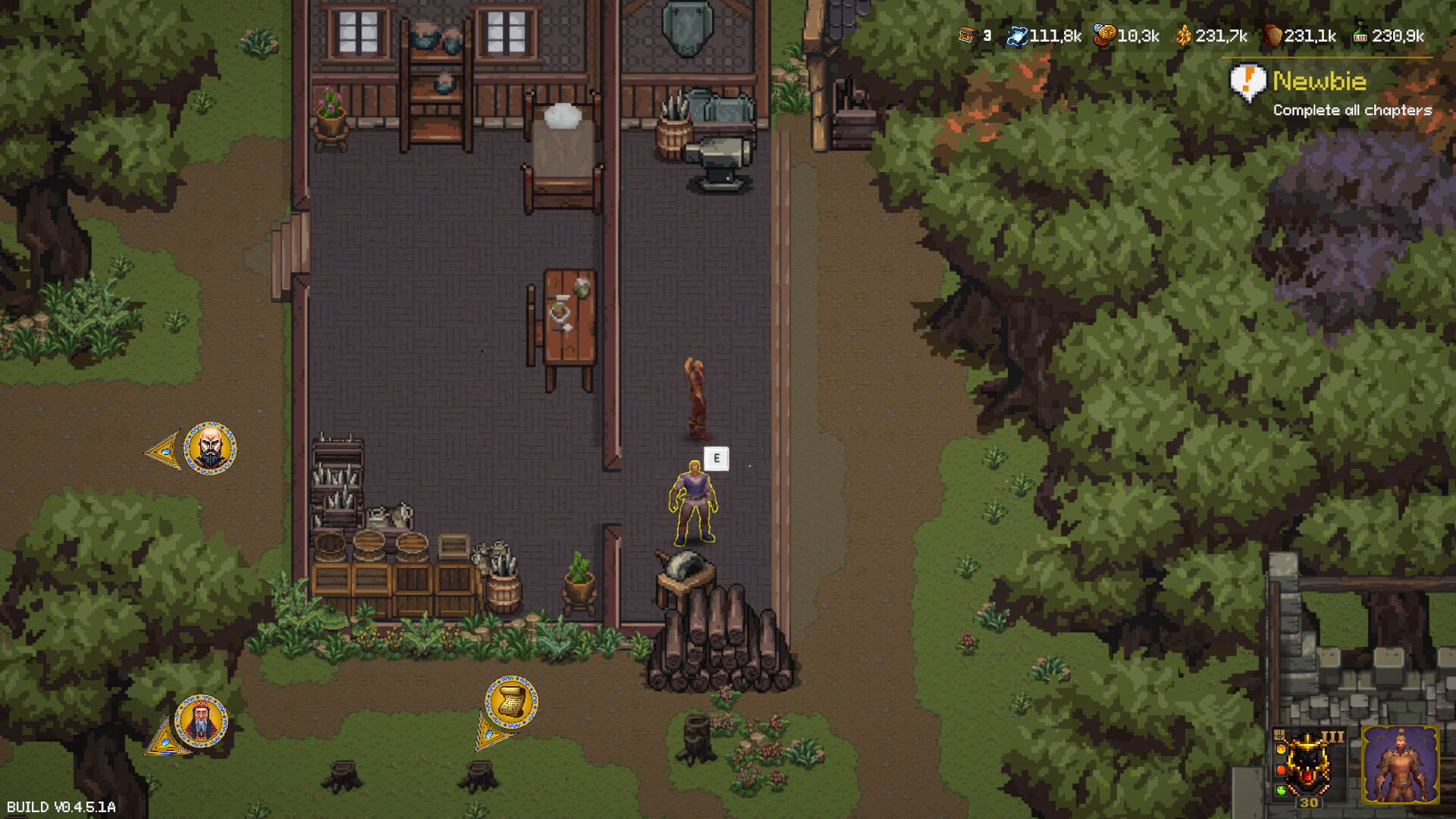
Task: Click the Complete all chapters quest text
Action: (x=1354, y=111)
